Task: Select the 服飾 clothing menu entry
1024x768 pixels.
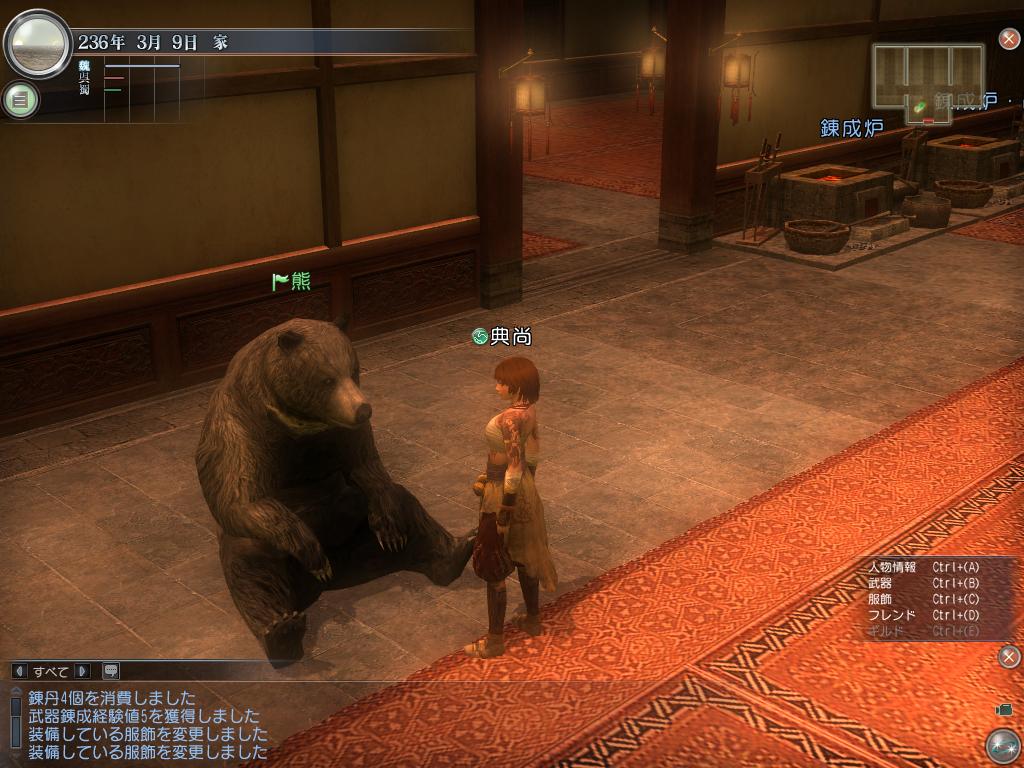Action: pos(881,599)
